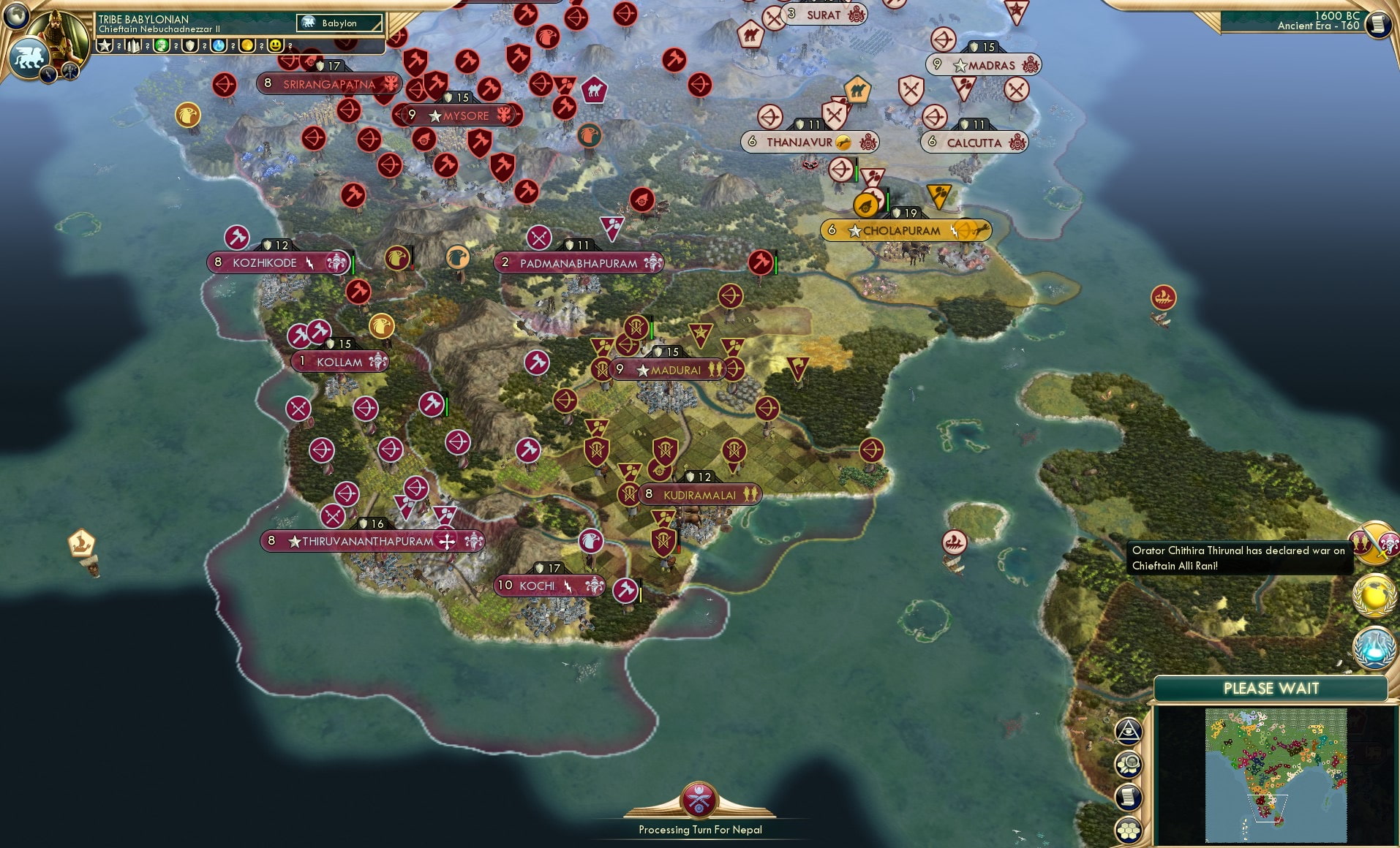Click inside the minimap to move the view

[1276, 775]
